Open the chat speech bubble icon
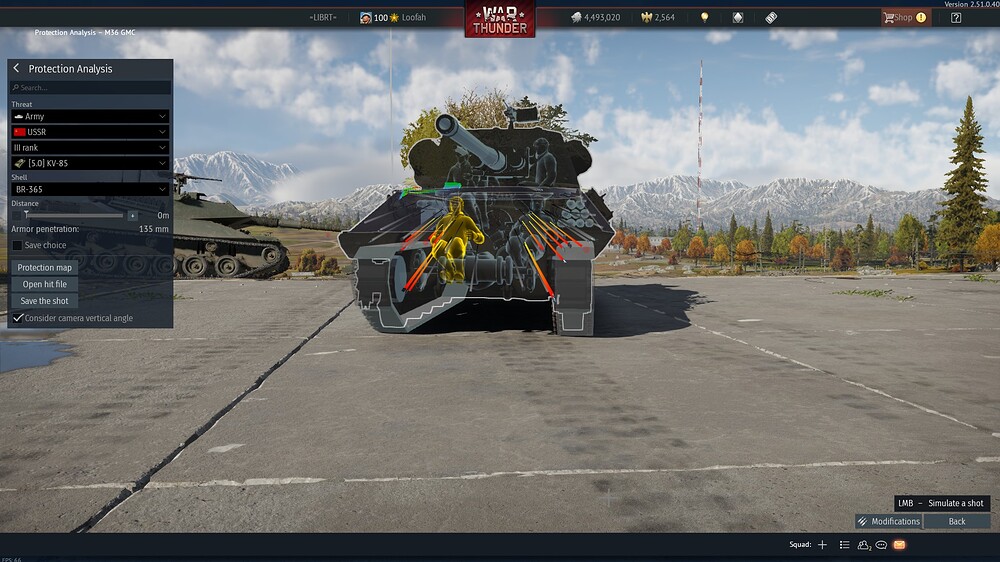This screenshot has height=562, width=1000. [x=881, y=545]
